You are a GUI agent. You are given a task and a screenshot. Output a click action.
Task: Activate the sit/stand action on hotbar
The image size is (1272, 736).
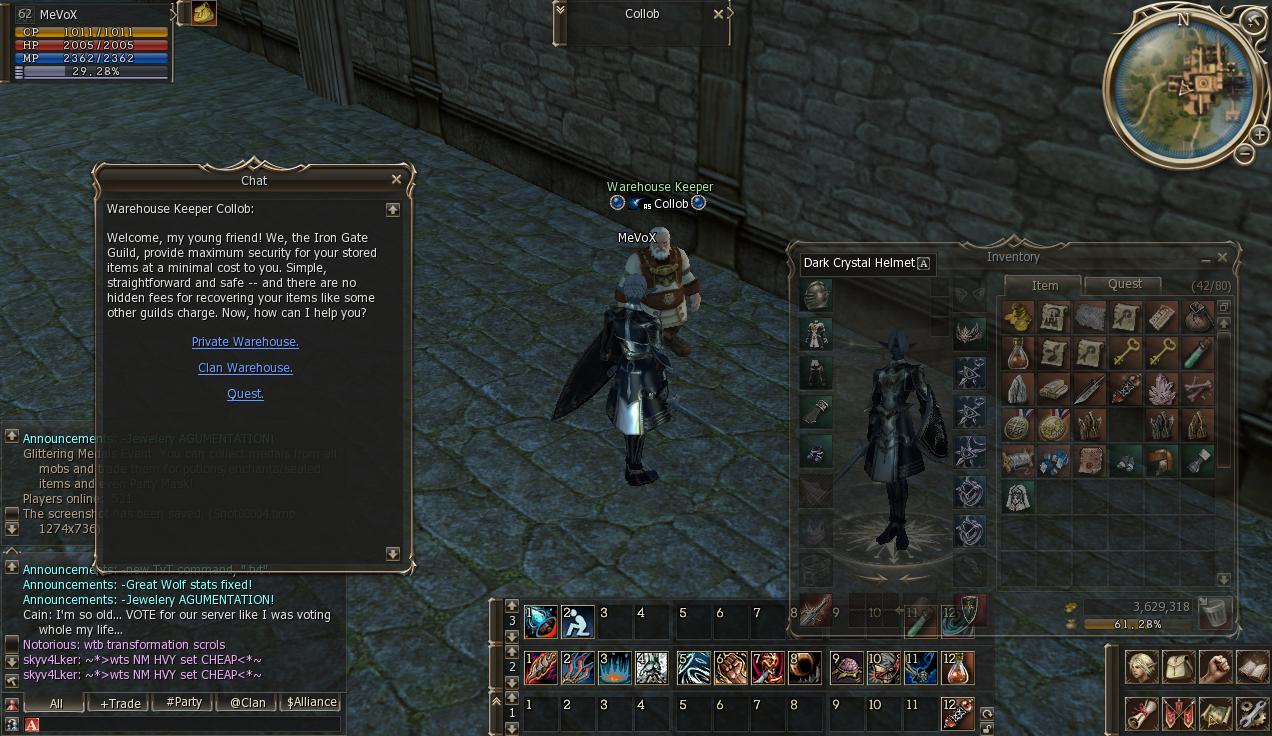click(578, 622)
